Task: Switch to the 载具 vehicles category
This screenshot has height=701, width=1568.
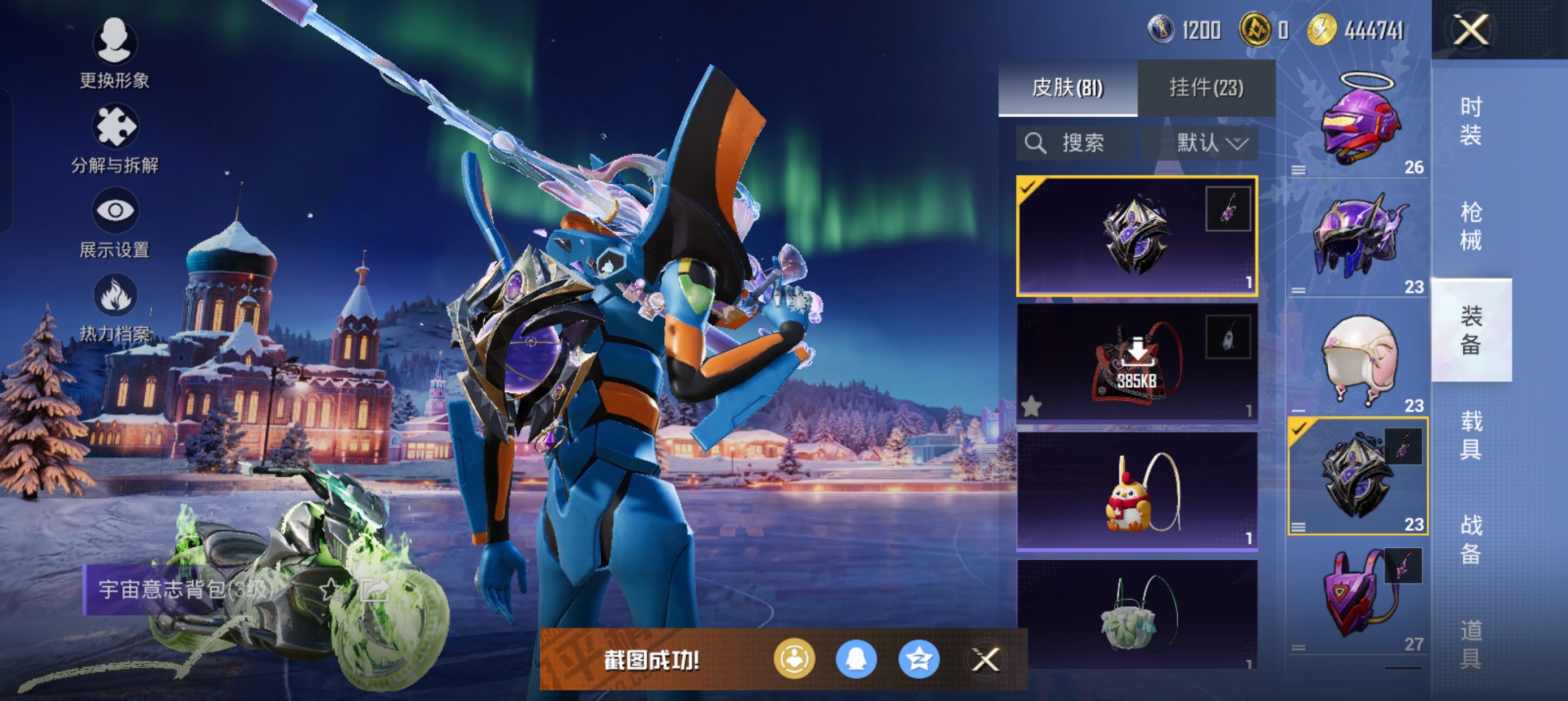Action: click(1471, 435)
